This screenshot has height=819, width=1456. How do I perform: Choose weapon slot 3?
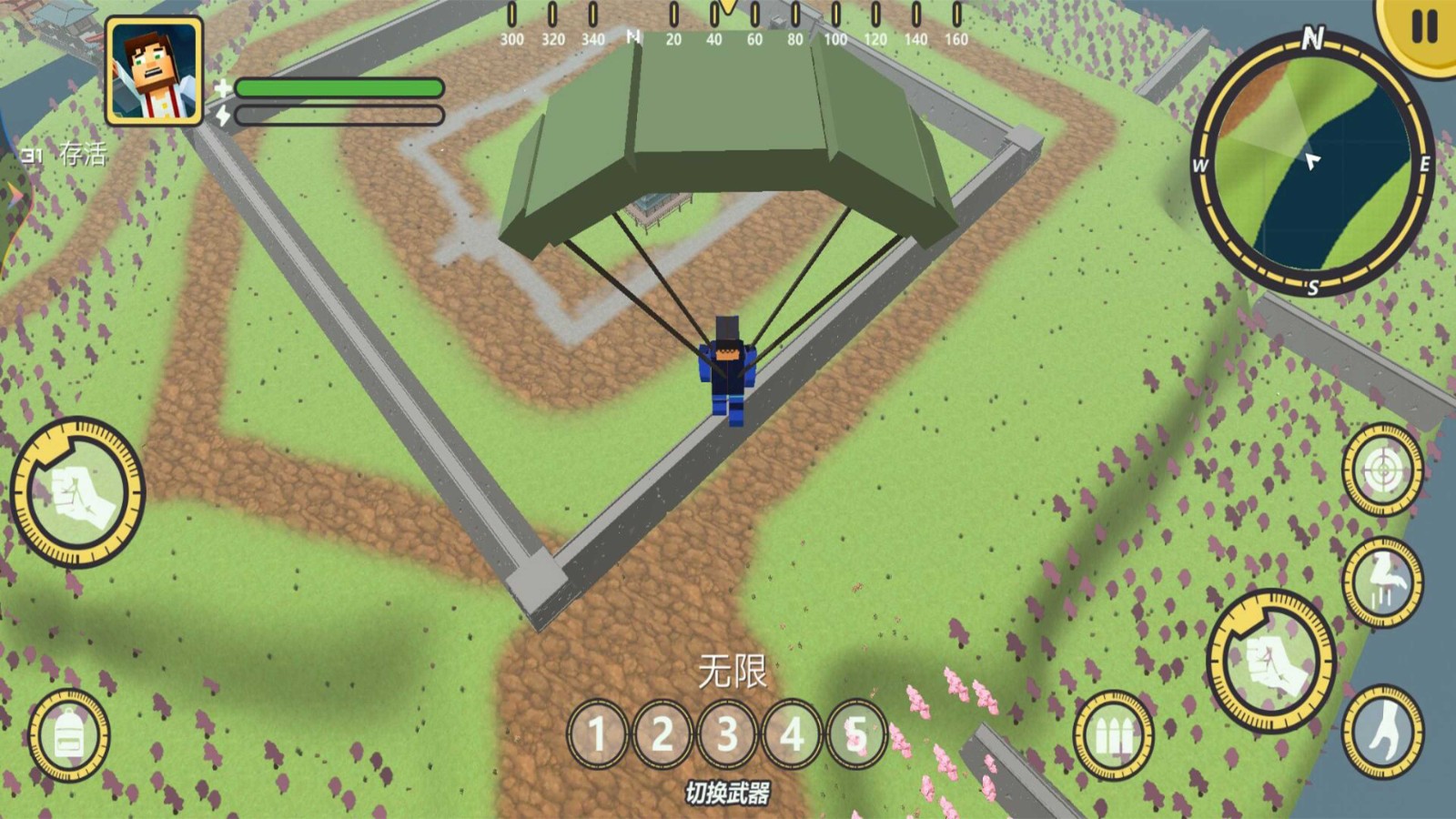coord(727,733)
